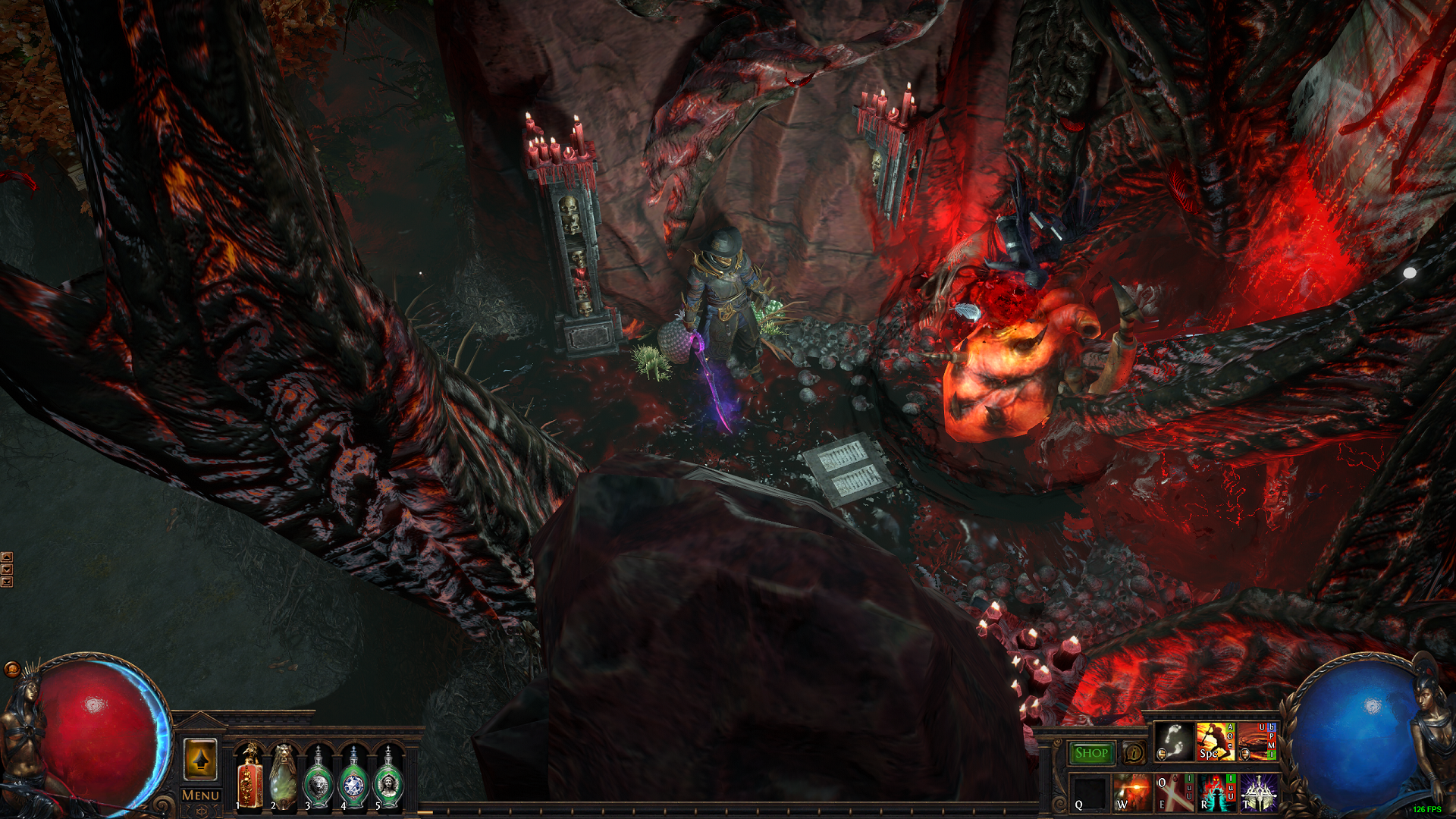
Task: Activate the fiery orb skill on W
Action: pyautogui.click(x=1132, y=792)
